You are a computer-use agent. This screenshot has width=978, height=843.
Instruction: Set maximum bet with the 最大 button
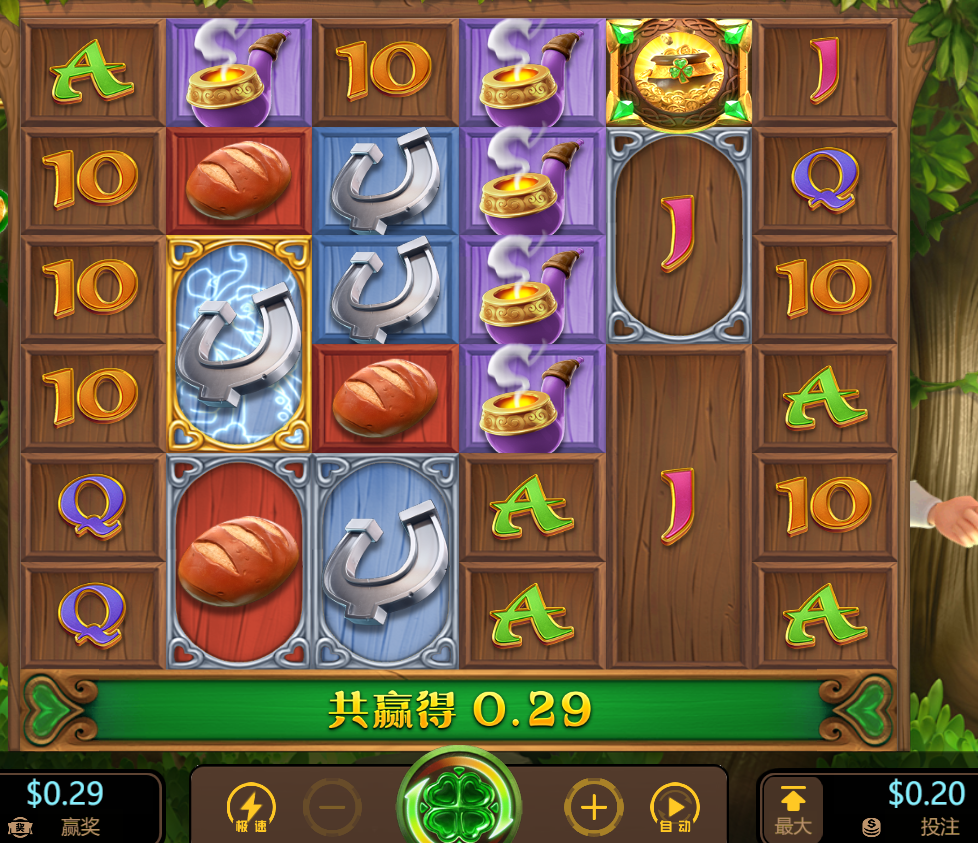(792, 808)
